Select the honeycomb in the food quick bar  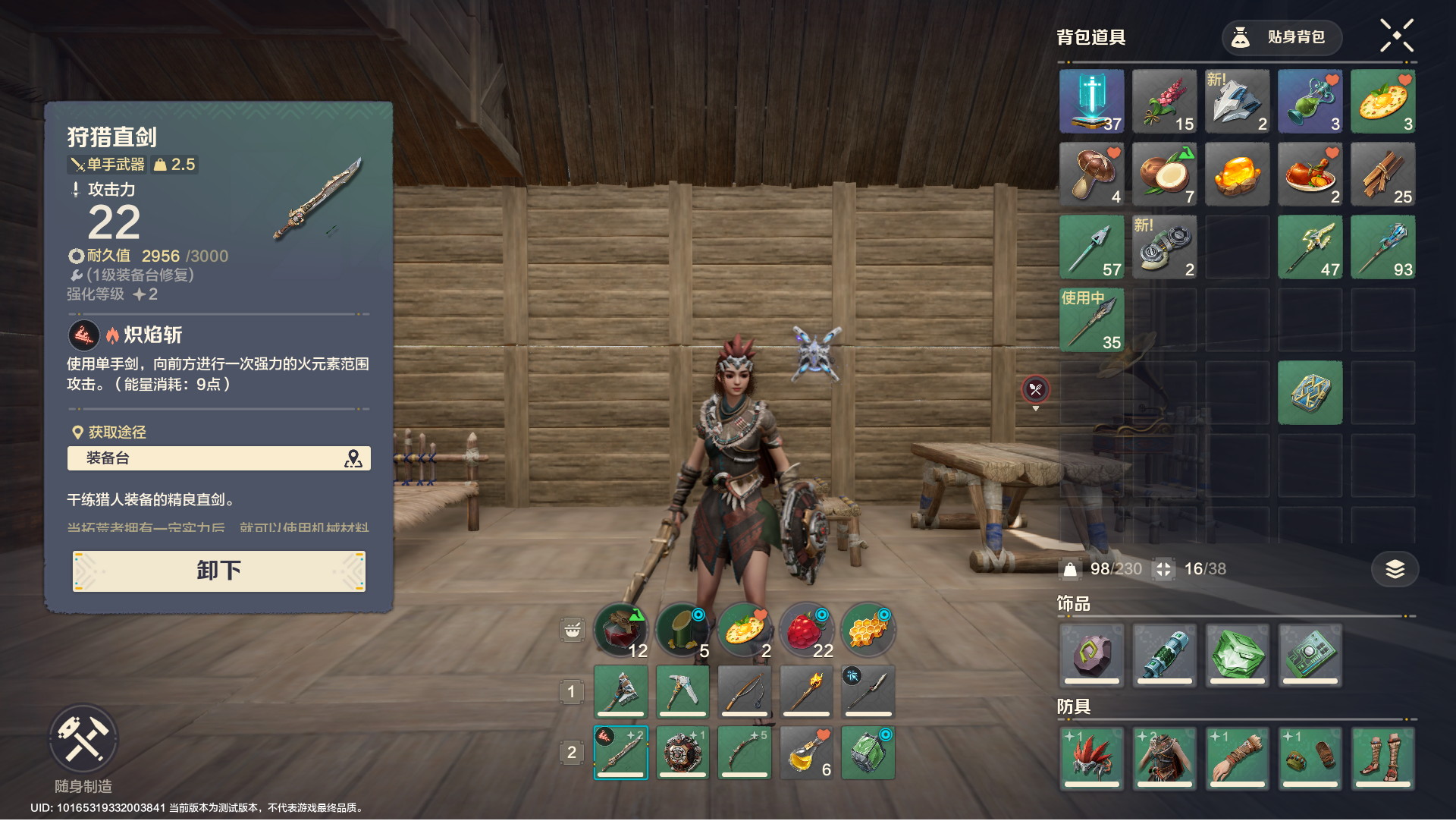coord(868,630)
